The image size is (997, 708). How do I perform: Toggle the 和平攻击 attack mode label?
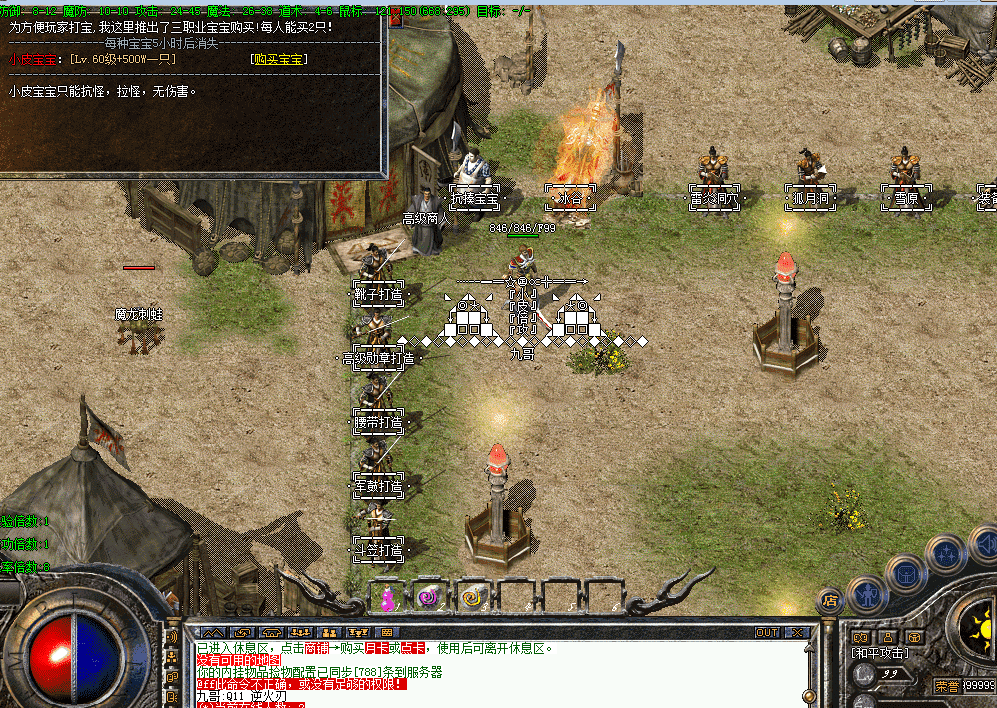(x=880, y=653)
